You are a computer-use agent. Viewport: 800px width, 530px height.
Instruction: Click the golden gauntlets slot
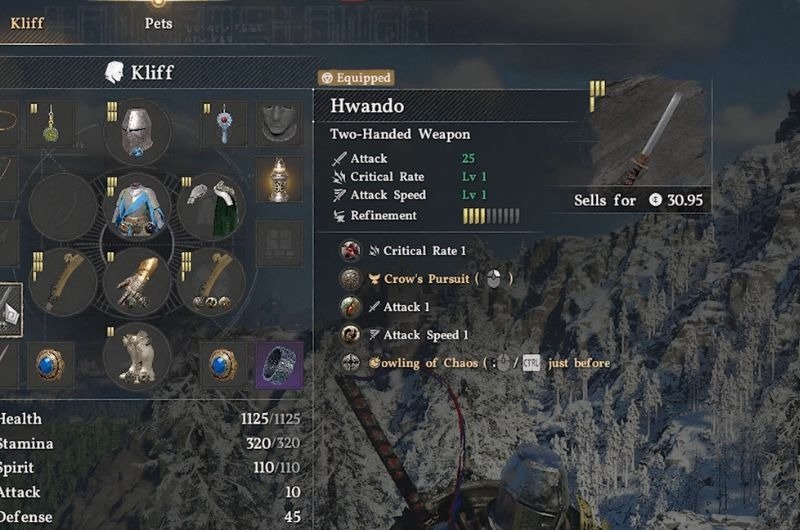[137, 282]
